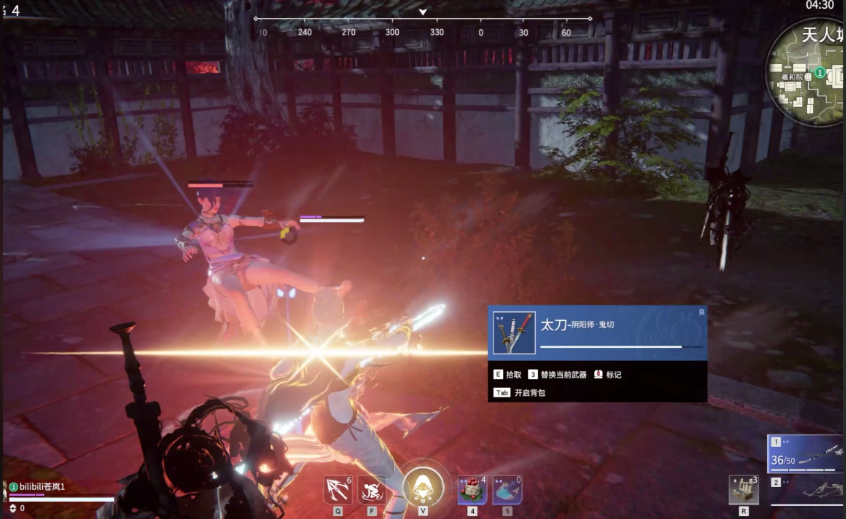
Task: Trigger the hooded figure ultimate ability
Action: click(x=423, y=489)
